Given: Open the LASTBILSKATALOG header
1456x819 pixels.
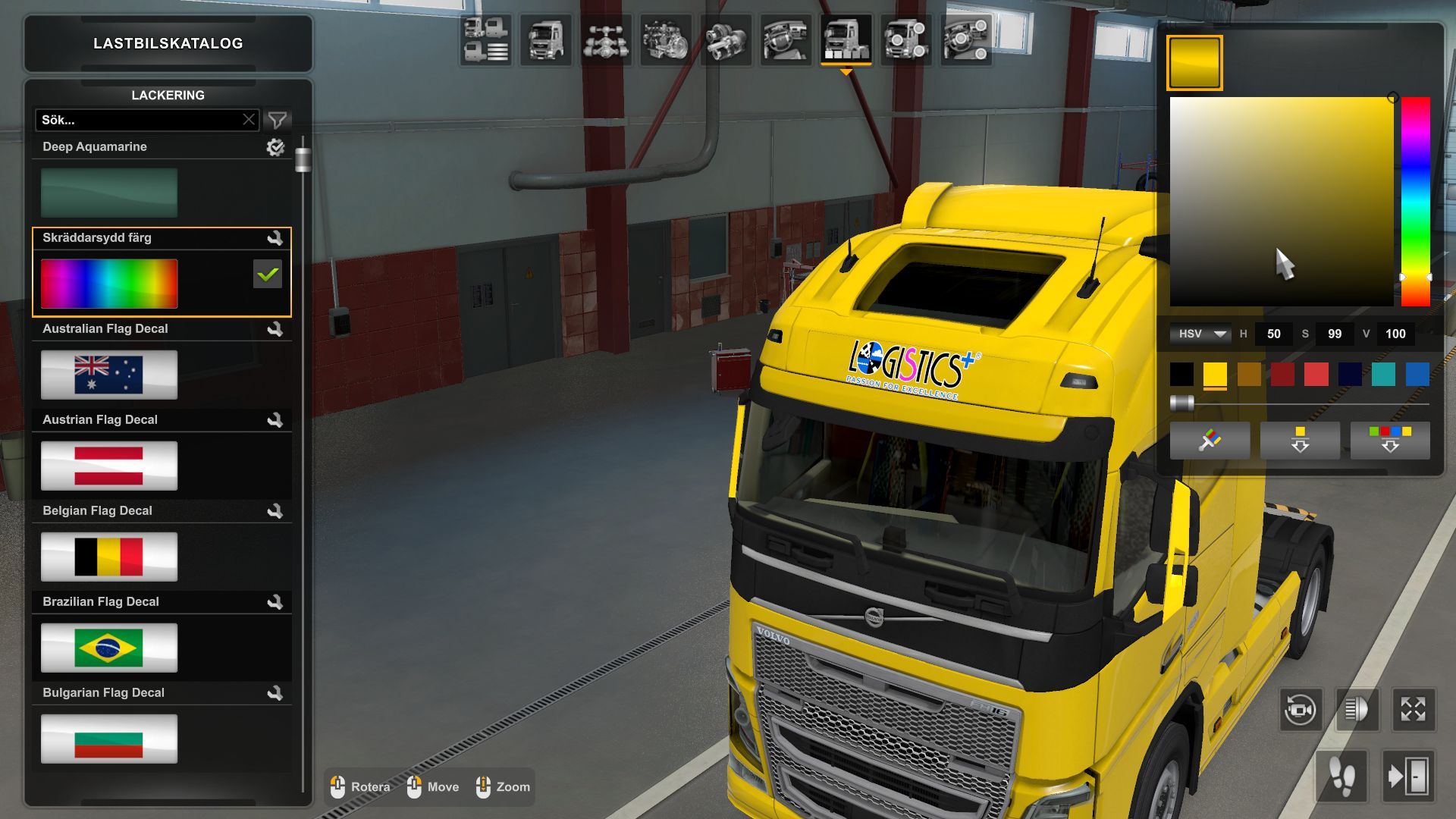Looking at the screenshot, I should [168, 43].
